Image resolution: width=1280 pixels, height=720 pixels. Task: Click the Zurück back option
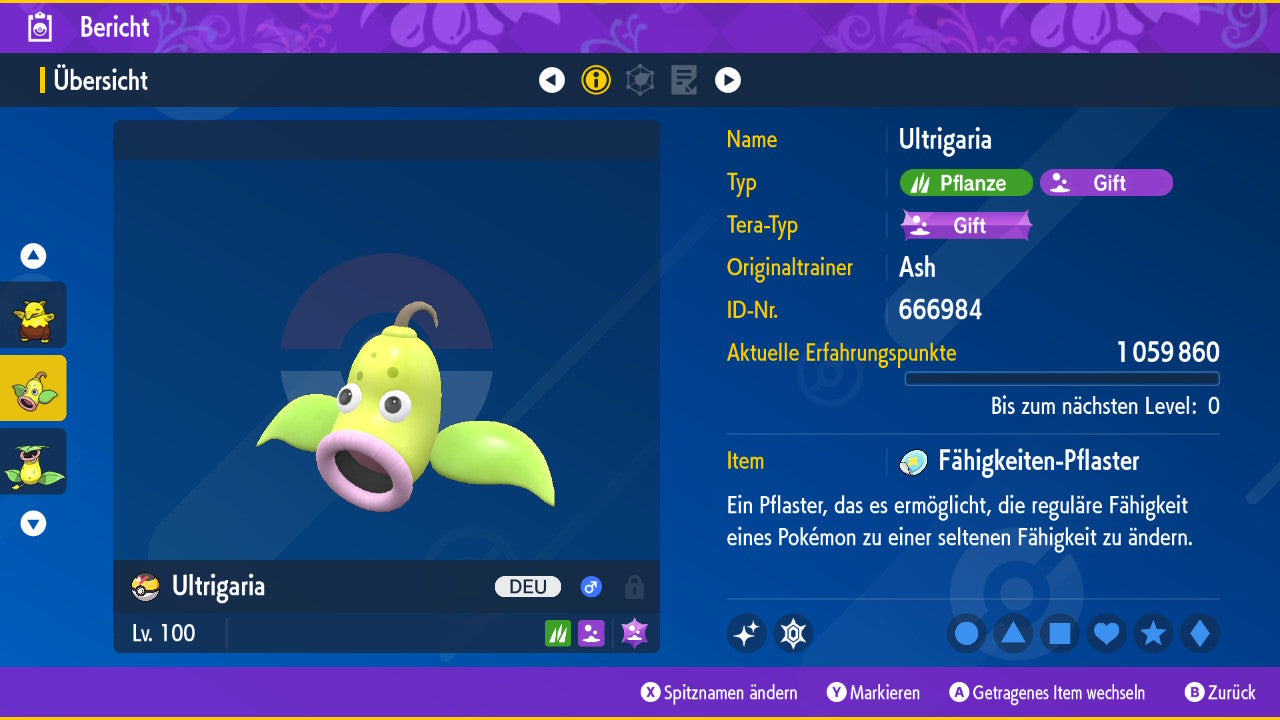point(1220,693)
